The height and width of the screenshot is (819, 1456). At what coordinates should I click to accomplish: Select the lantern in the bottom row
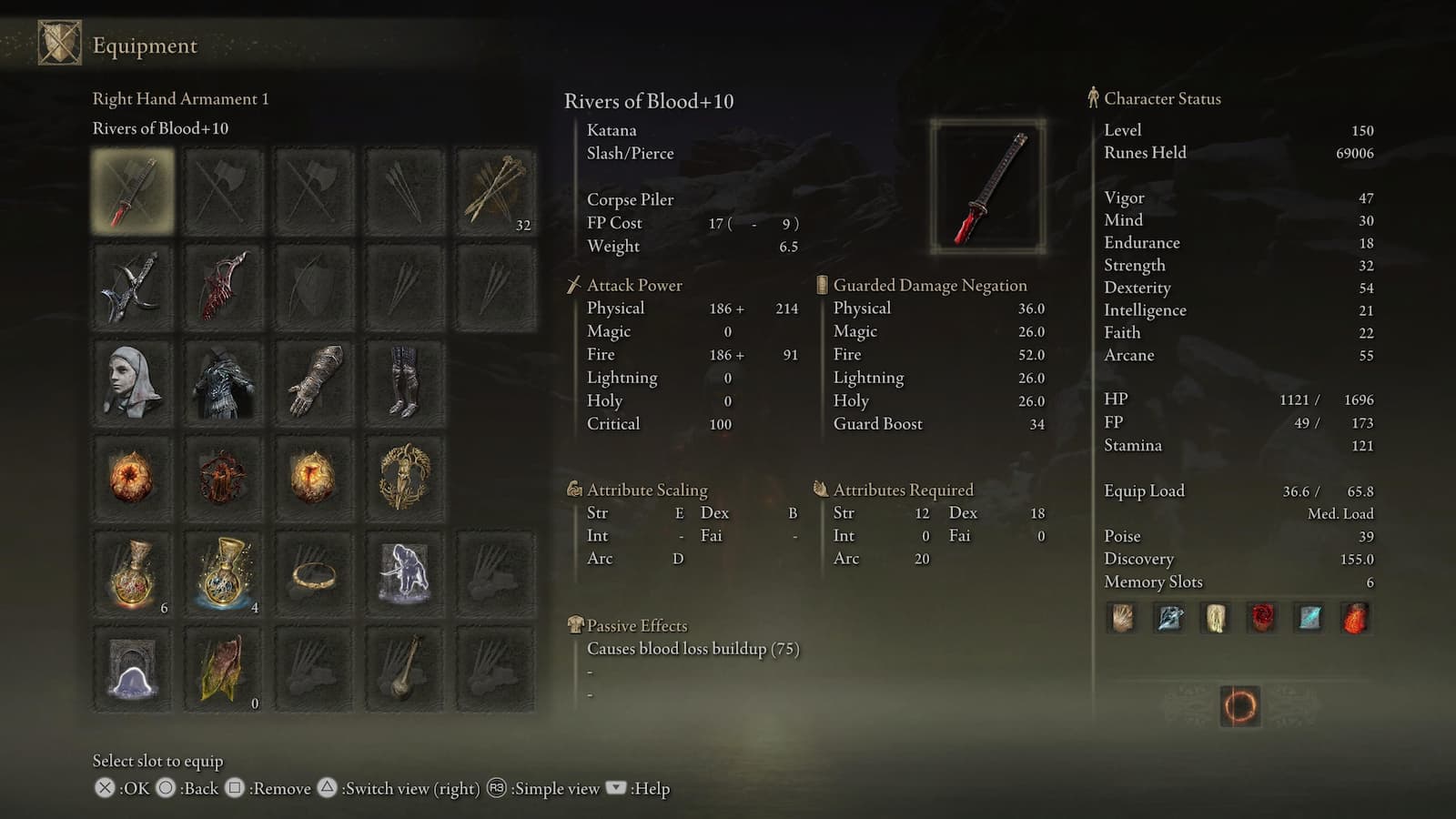point(405,669)
